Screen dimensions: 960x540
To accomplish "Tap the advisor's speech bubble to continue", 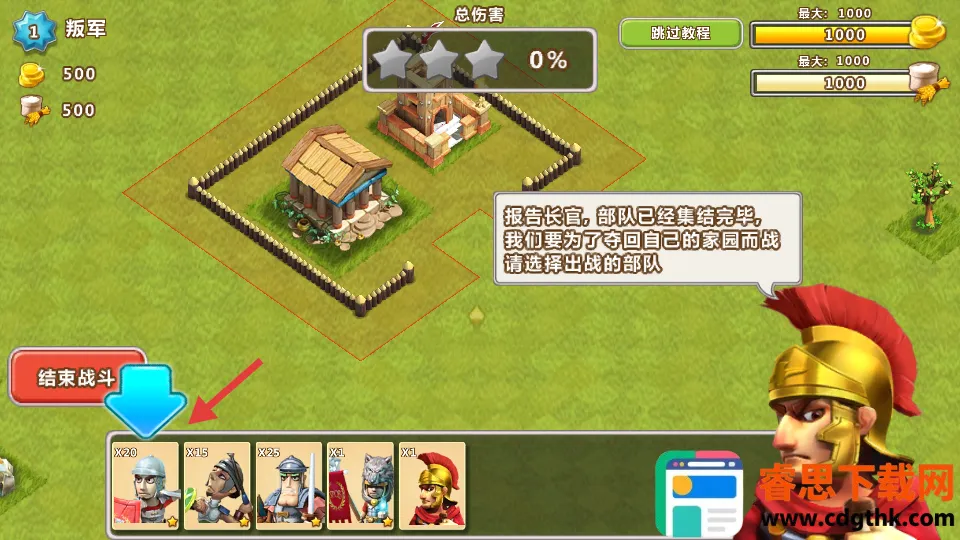I will pos(648,239).
